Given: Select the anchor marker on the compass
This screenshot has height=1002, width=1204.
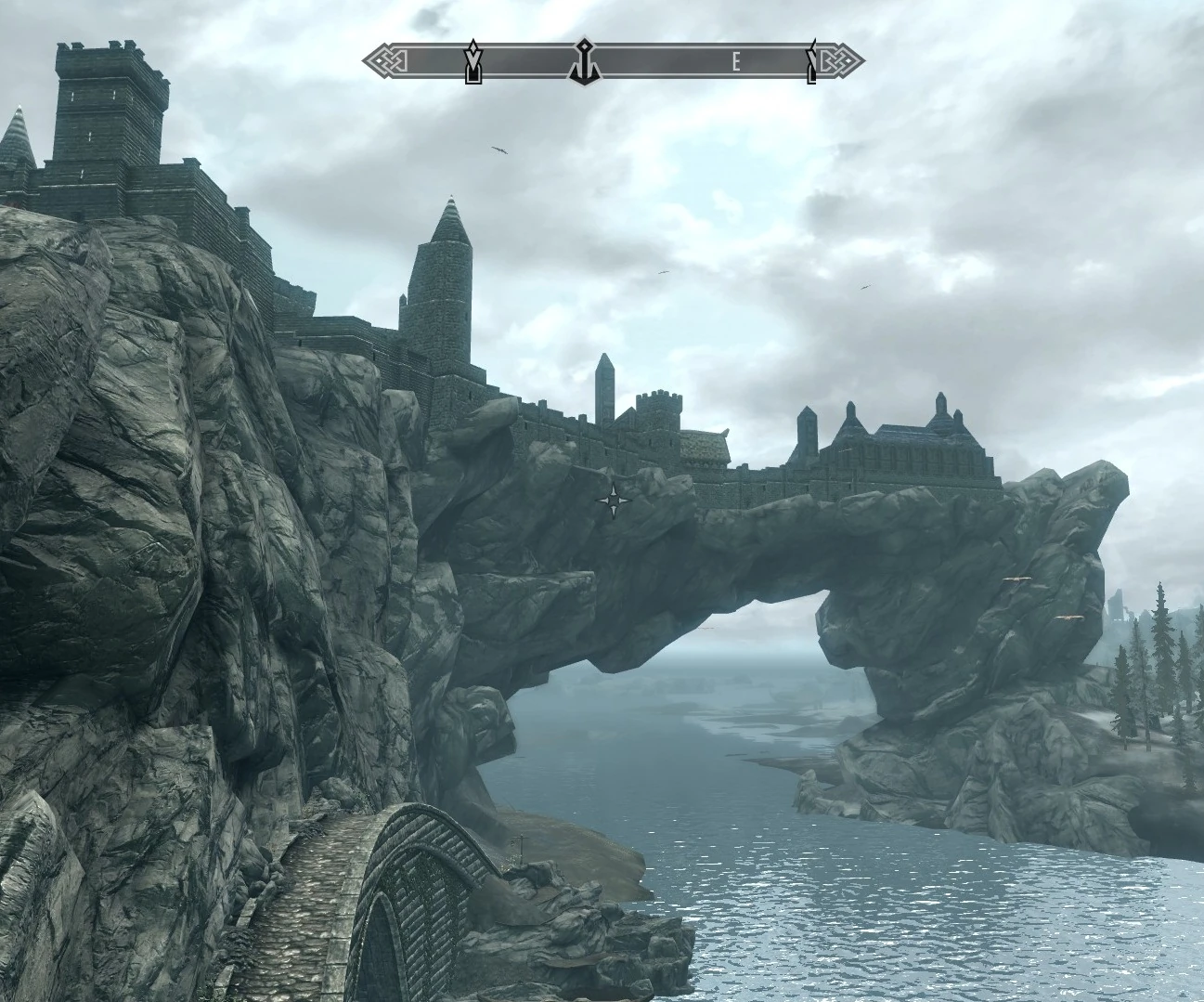Looking at the screenshot, I should (585, 60).
